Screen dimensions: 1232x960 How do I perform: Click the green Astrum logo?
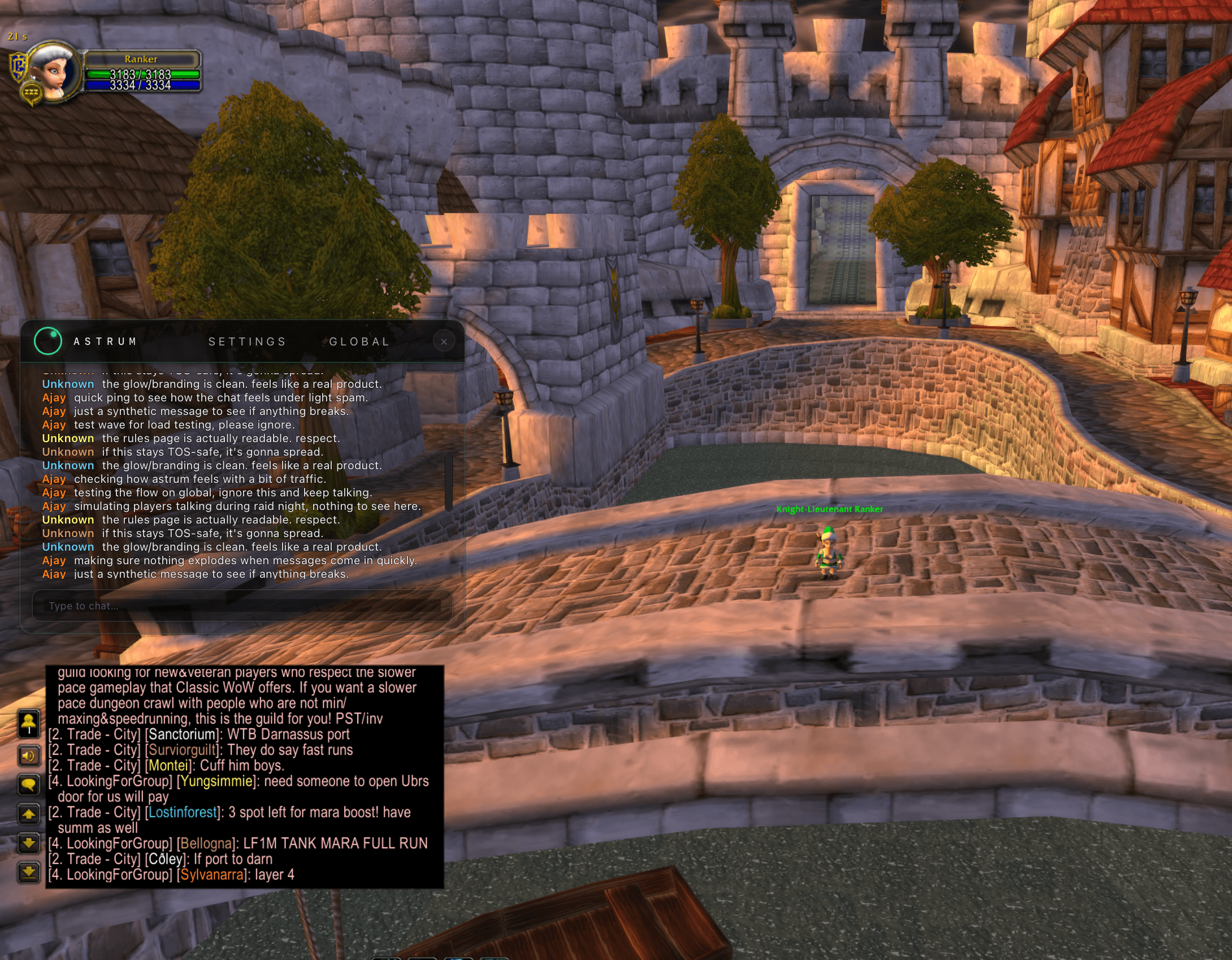(47, 341)
